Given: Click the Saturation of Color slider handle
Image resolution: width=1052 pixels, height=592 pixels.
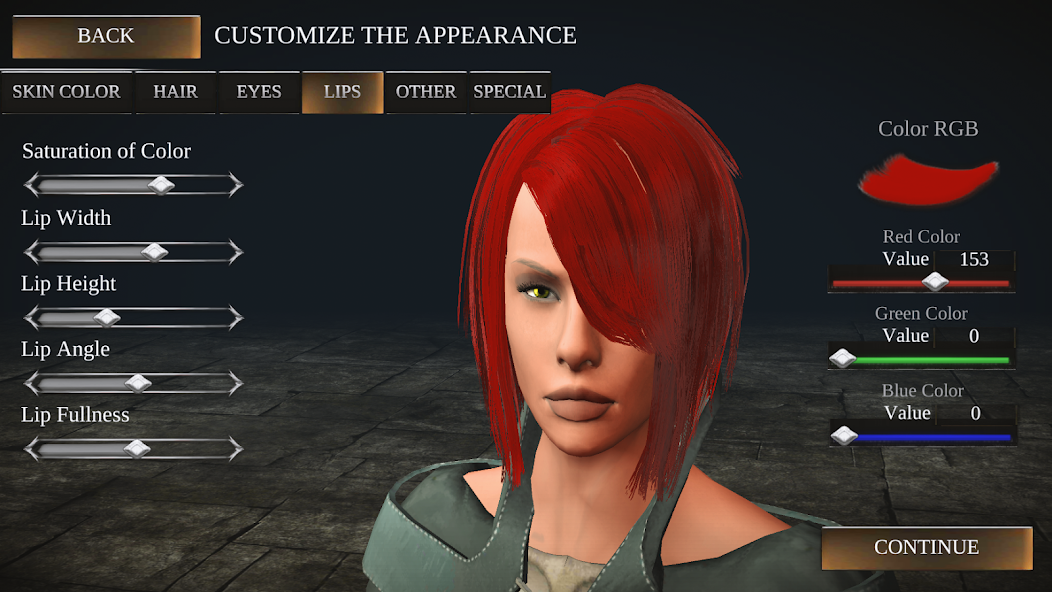Looking at the screenshot, I should (x=161, y=185).
